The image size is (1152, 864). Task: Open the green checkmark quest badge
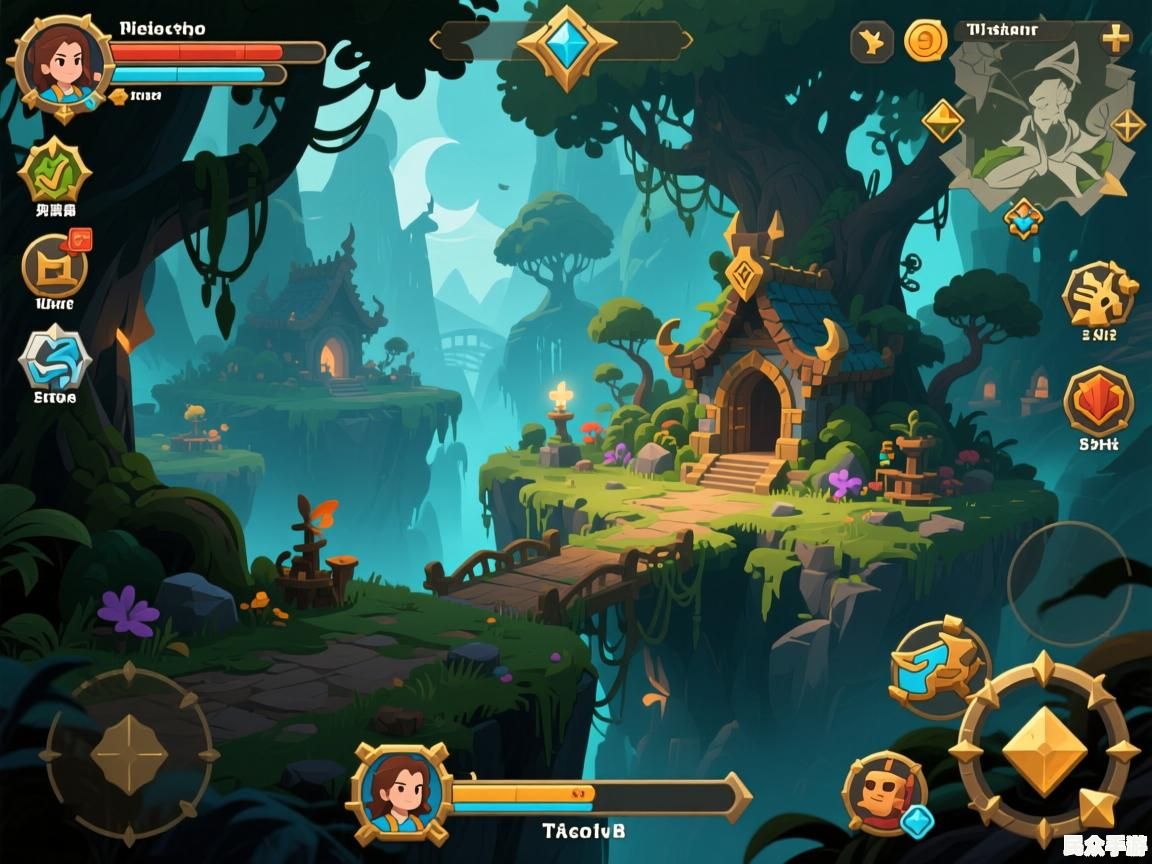54,173
